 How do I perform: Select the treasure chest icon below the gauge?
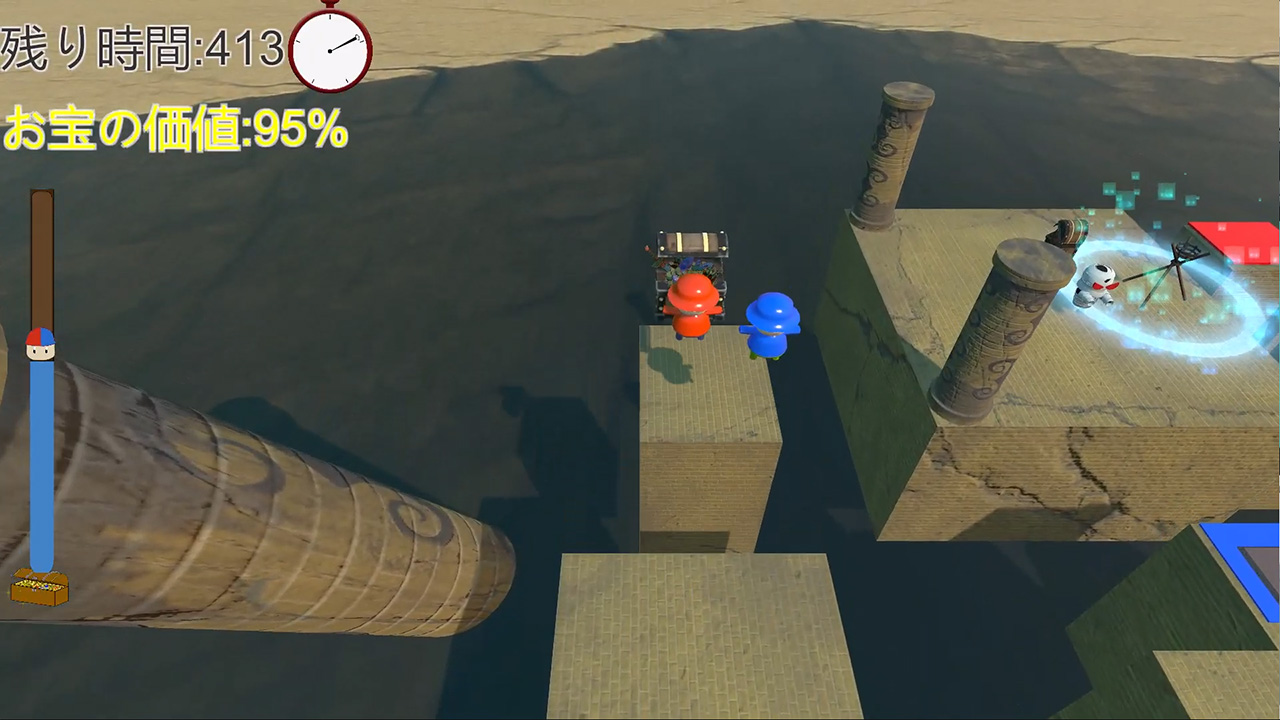[x=40, y=587]
